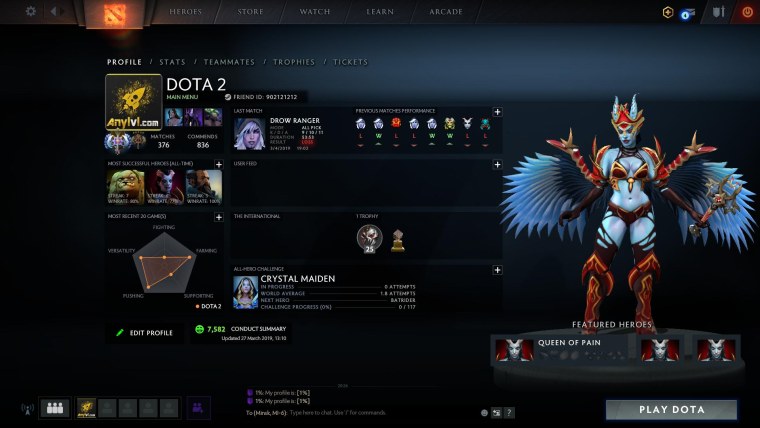Open the Arcade section
This screenshot has height=428, width=760.
[x=445, y=12]
